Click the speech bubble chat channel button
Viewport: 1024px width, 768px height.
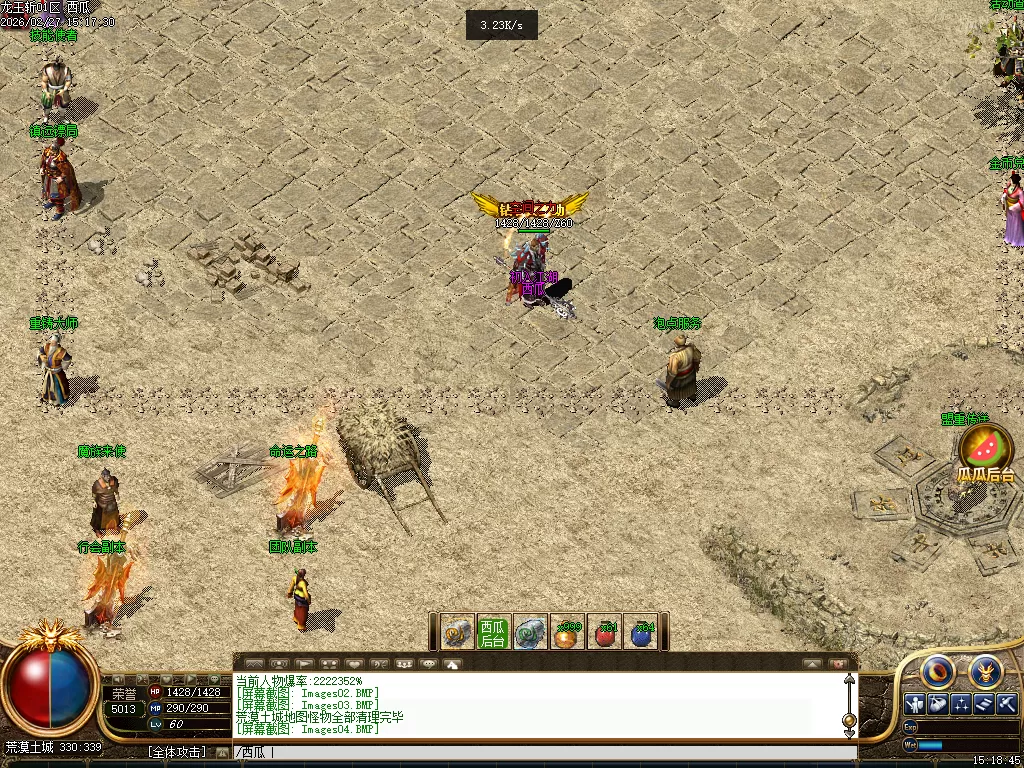pyautogui.click(x=429, y=663)
